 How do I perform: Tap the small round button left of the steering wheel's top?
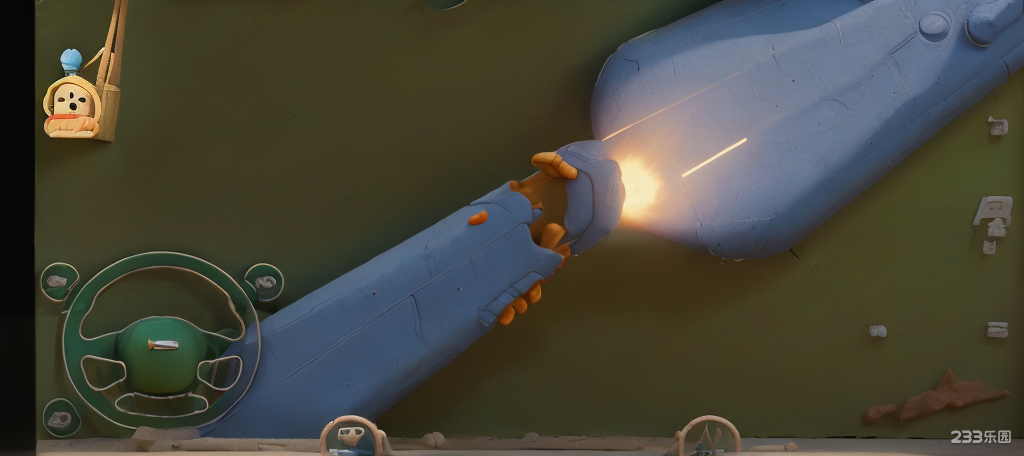(x=59, y=281)
